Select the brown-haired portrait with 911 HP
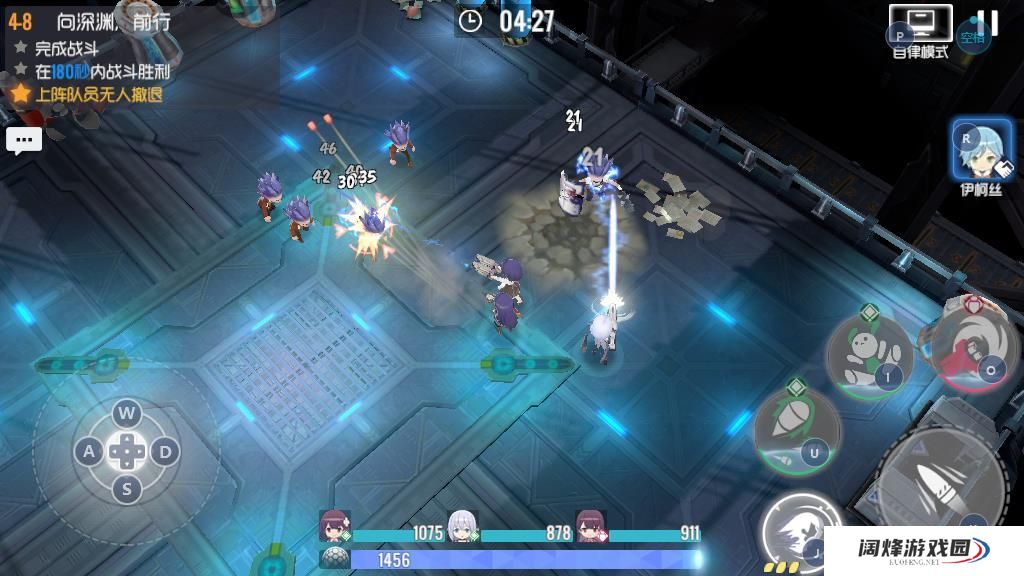This screenshot has height=576, width=1024. [591, 525]
